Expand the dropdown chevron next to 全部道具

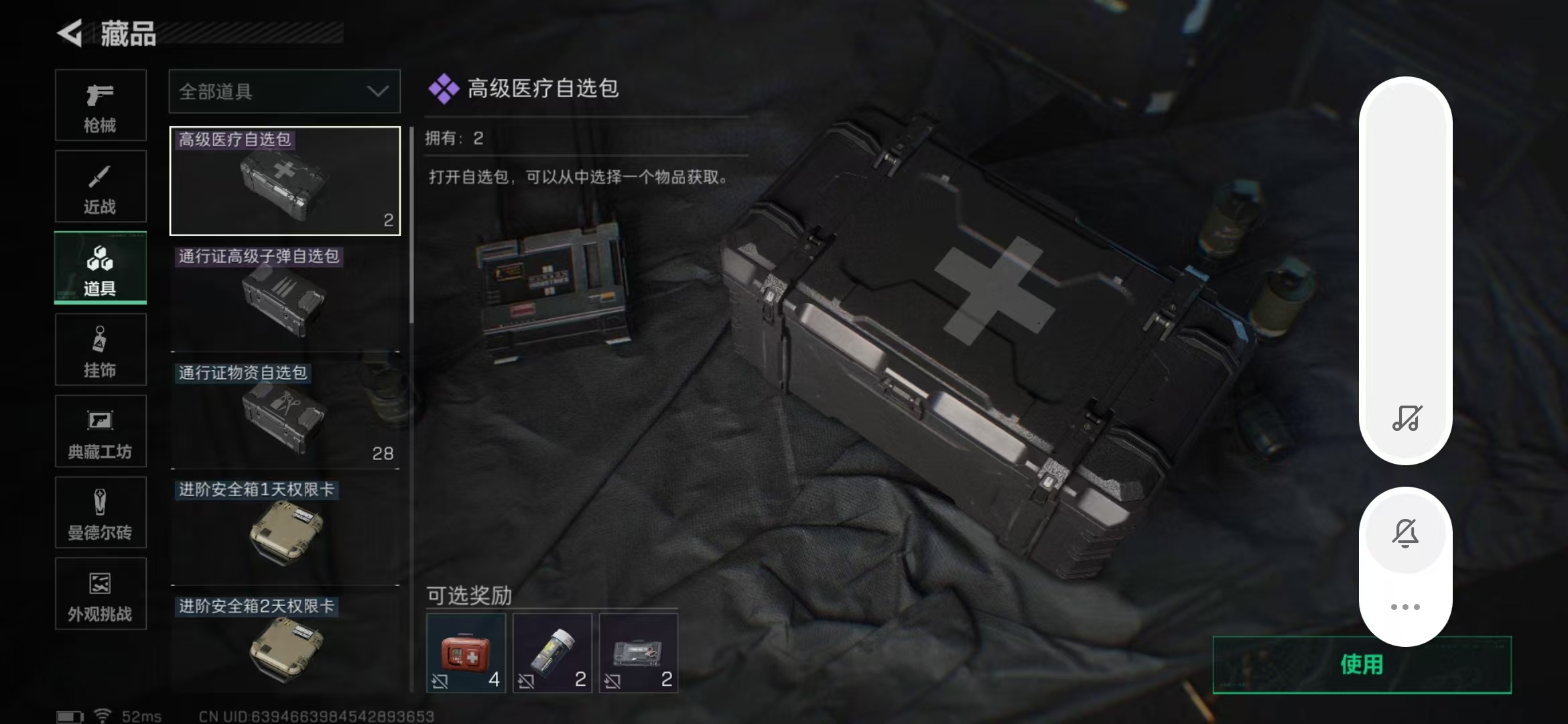click(x=379, y=91)
